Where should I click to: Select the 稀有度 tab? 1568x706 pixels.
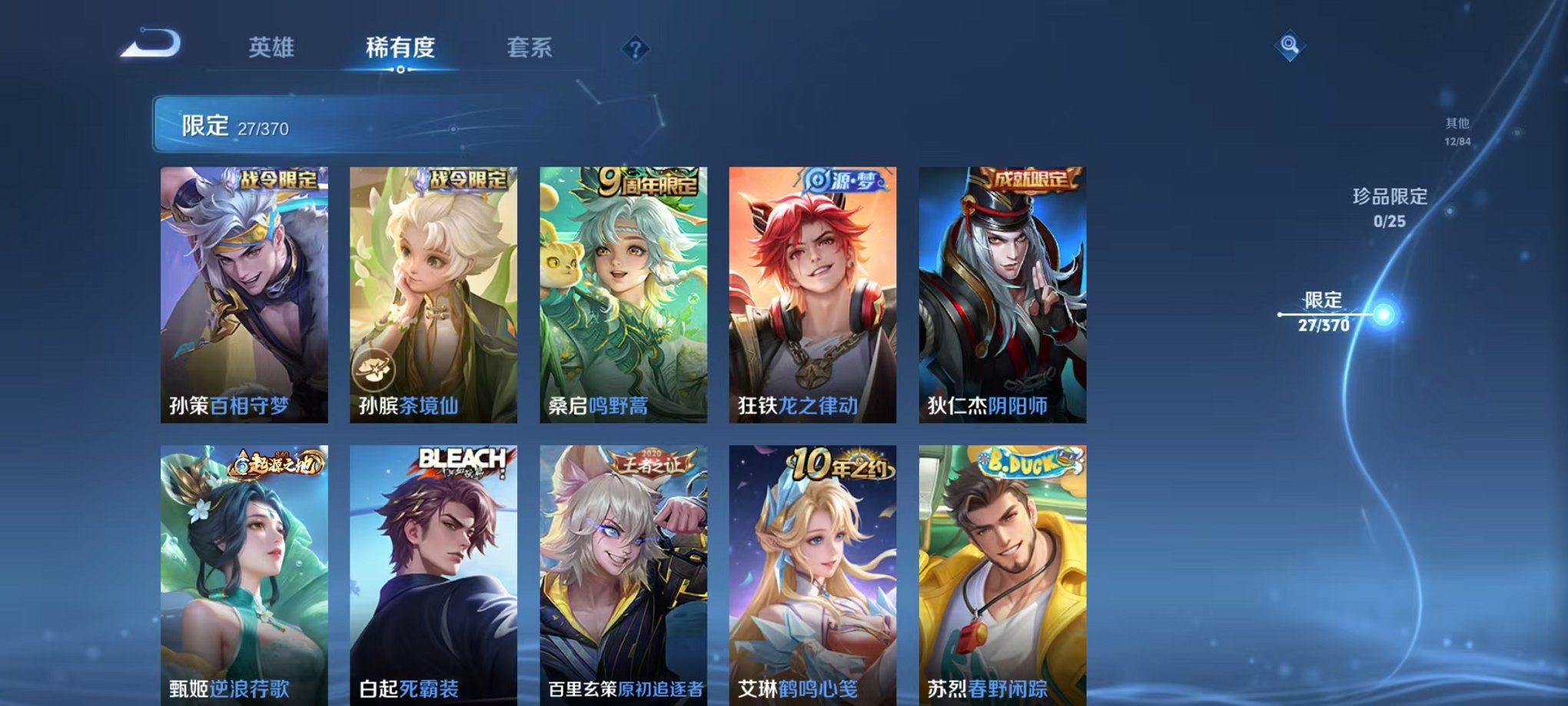(400, 48)
